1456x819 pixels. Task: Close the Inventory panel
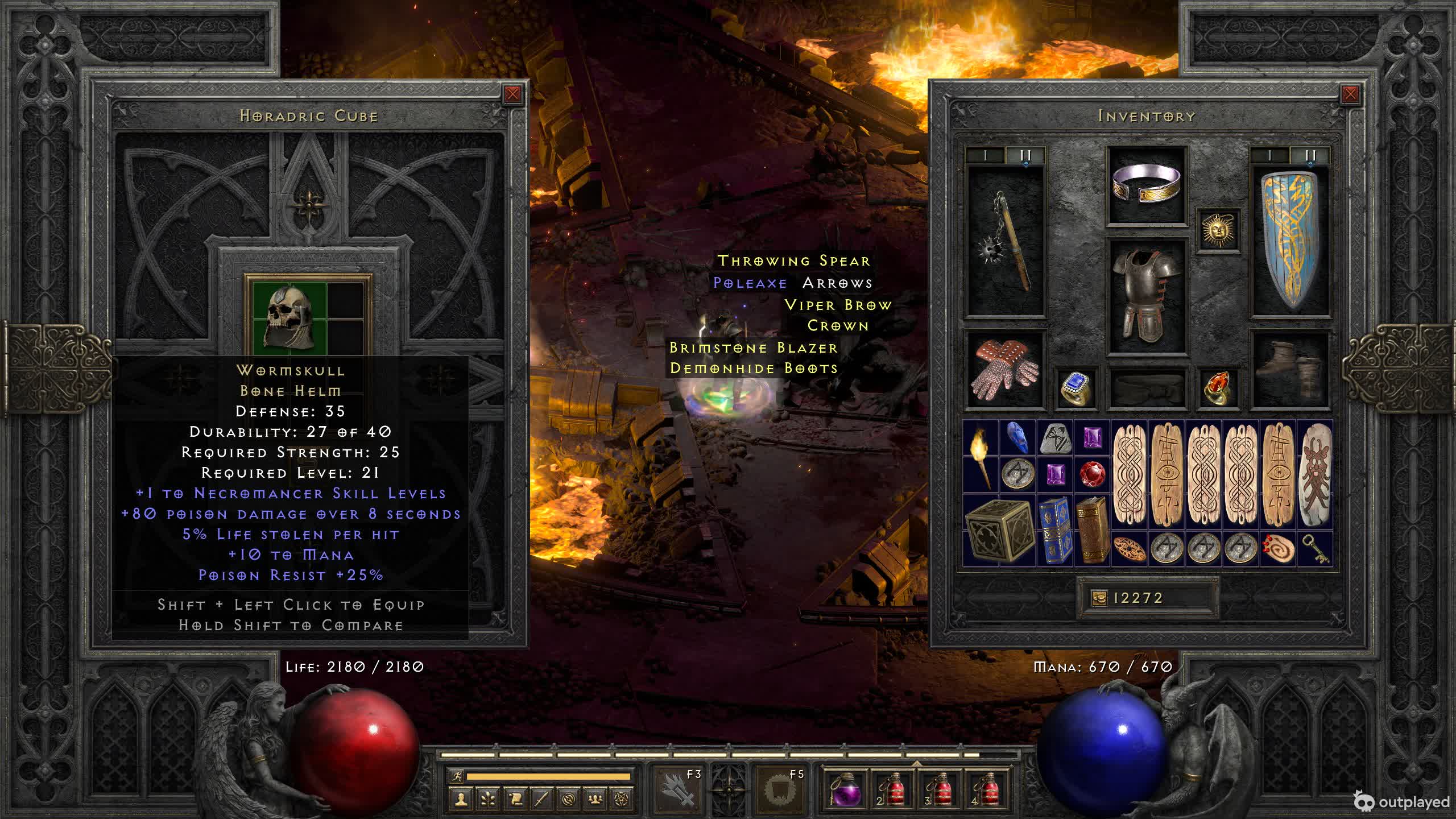pyautogui.click(x=1350, y=94)
